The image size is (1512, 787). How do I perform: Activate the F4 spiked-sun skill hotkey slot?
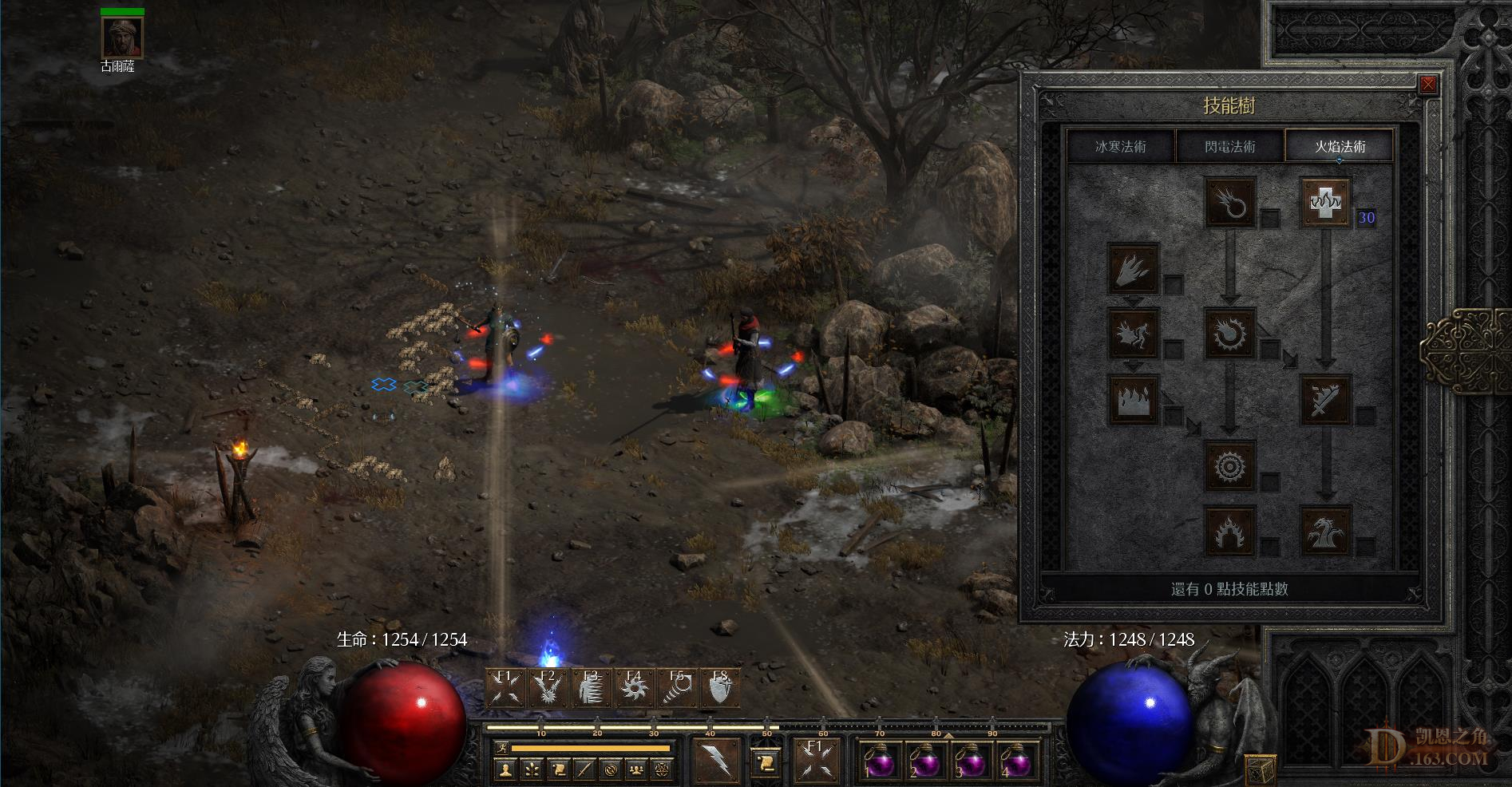pyautogui.click(x=634, y=687)
